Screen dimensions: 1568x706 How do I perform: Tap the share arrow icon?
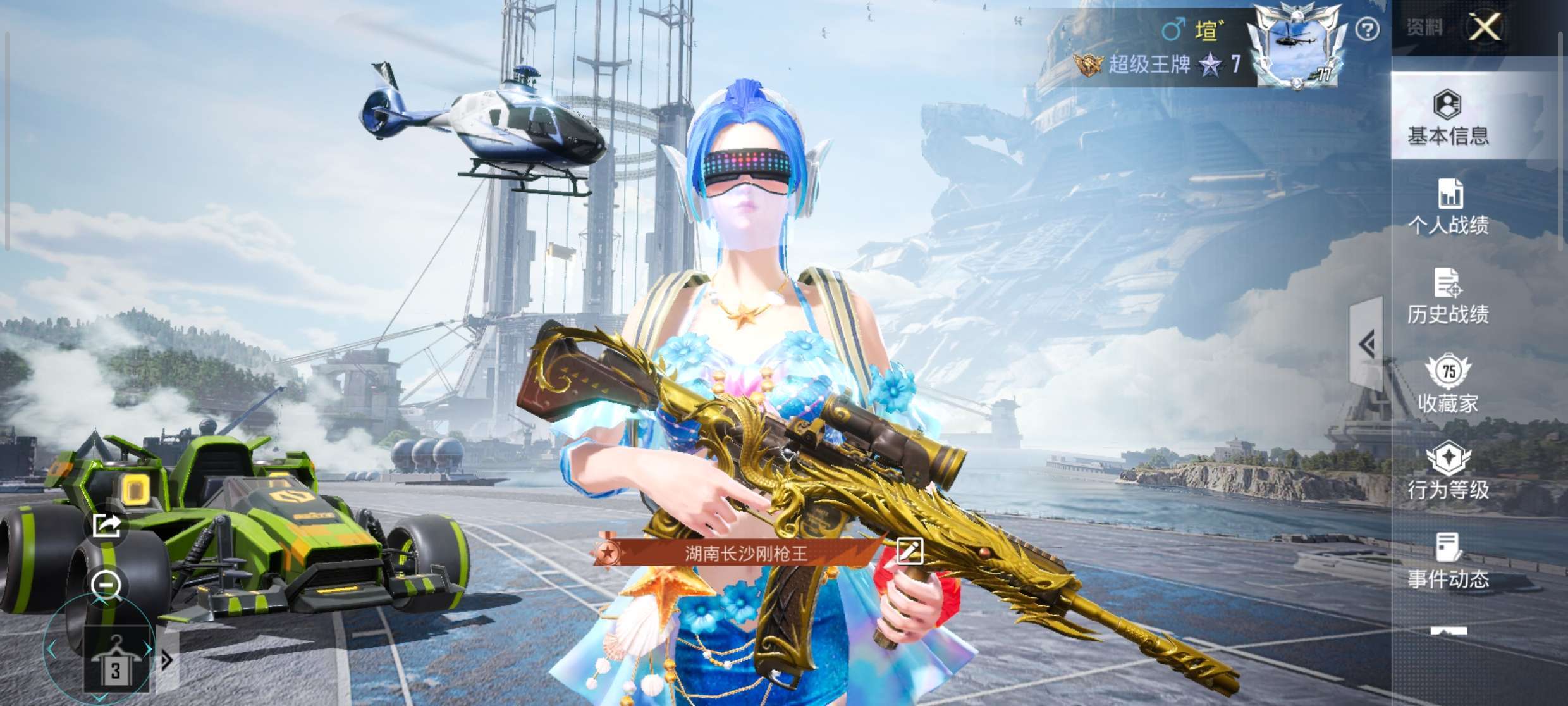[106, 525]
